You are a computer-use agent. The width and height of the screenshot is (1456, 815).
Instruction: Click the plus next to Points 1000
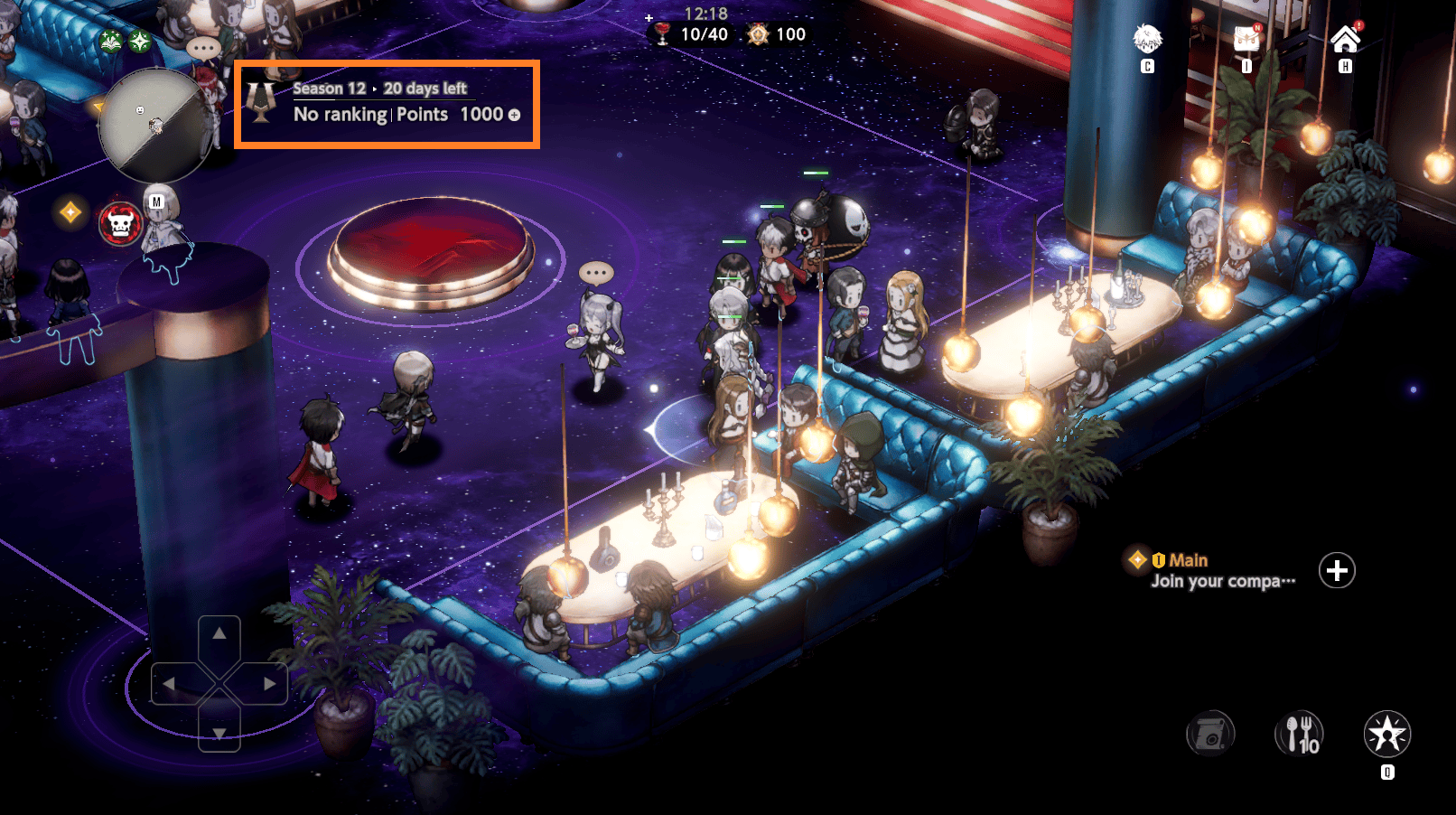tap(515, 115)
